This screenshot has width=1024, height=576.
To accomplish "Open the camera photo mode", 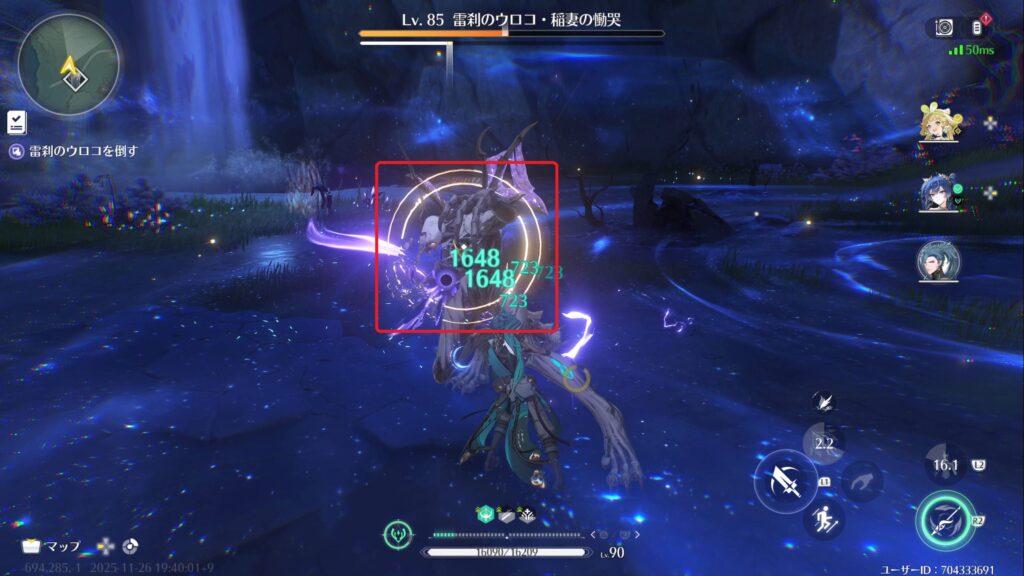I will point(944,27).
